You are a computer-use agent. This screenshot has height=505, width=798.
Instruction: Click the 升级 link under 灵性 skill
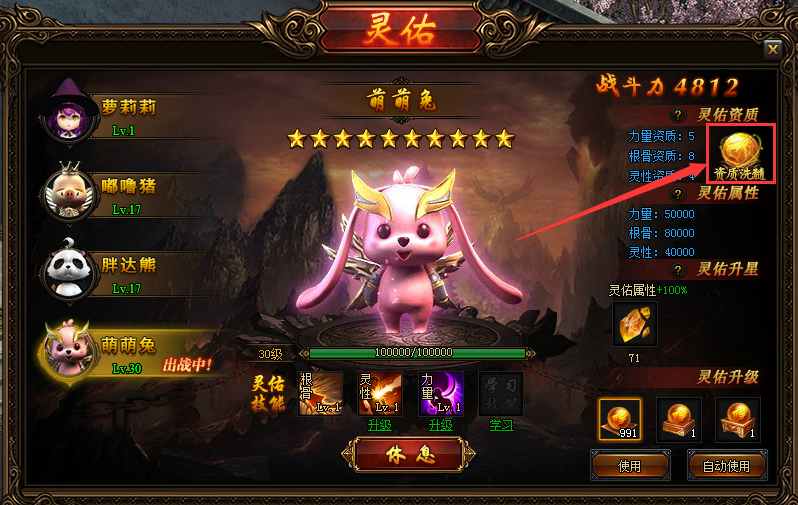(380, 425)
